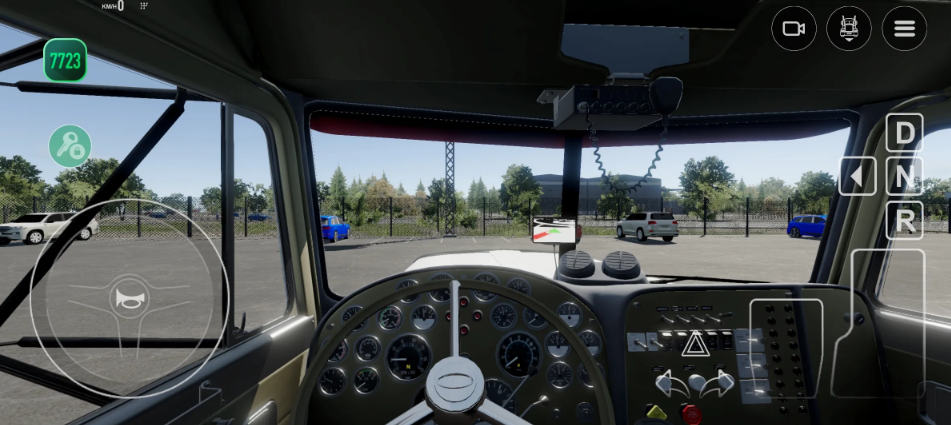Open the truck options icon
The image size is (951, 425).
[x=849, y=28]
